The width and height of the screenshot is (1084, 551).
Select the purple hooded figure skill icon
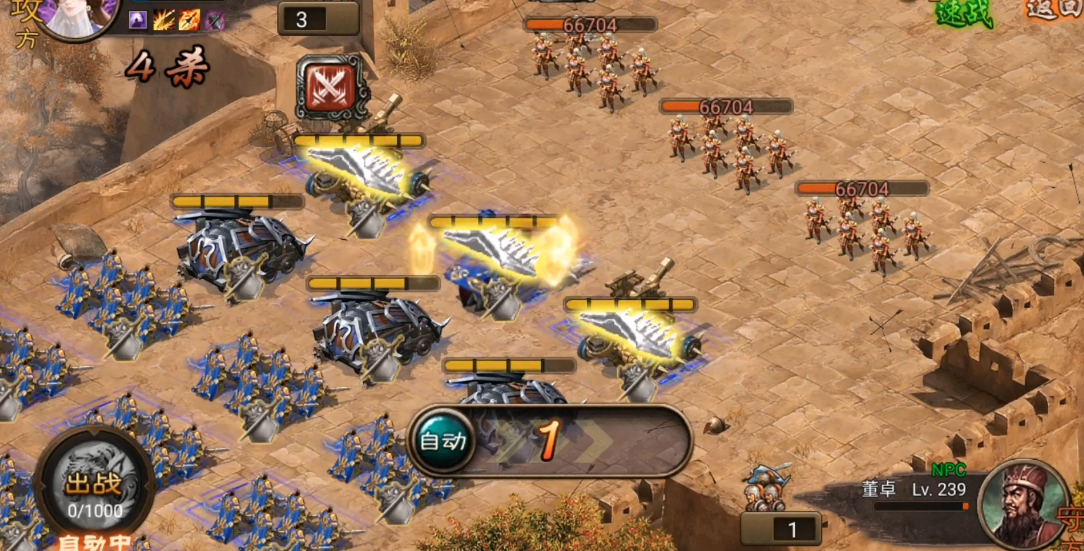pyautogui.click(x=139, y=19)
